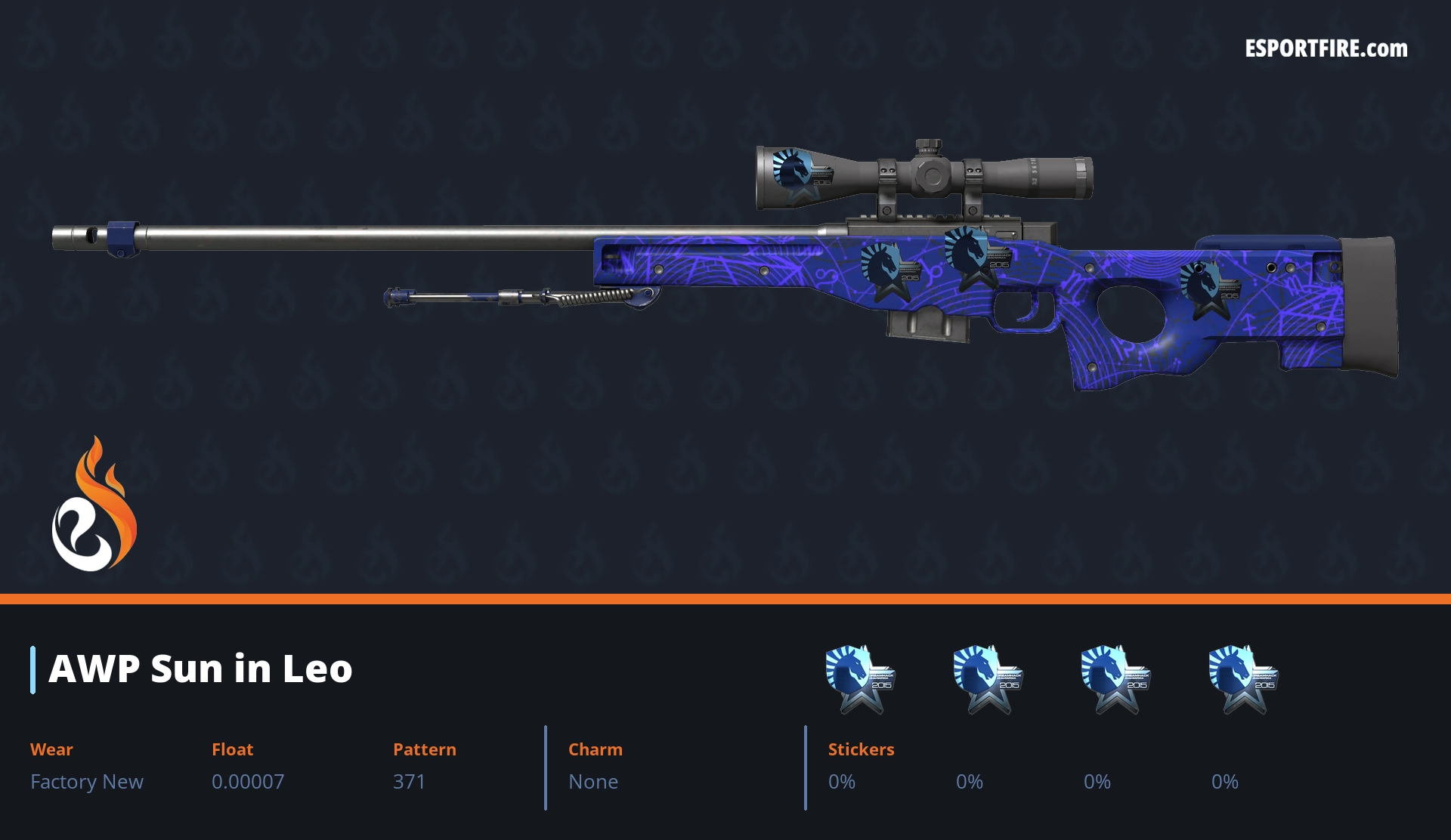Click the ESPORTFIRE.com site name
1451x840 pixels.
pyautogui.click(x=1326, y=49)
